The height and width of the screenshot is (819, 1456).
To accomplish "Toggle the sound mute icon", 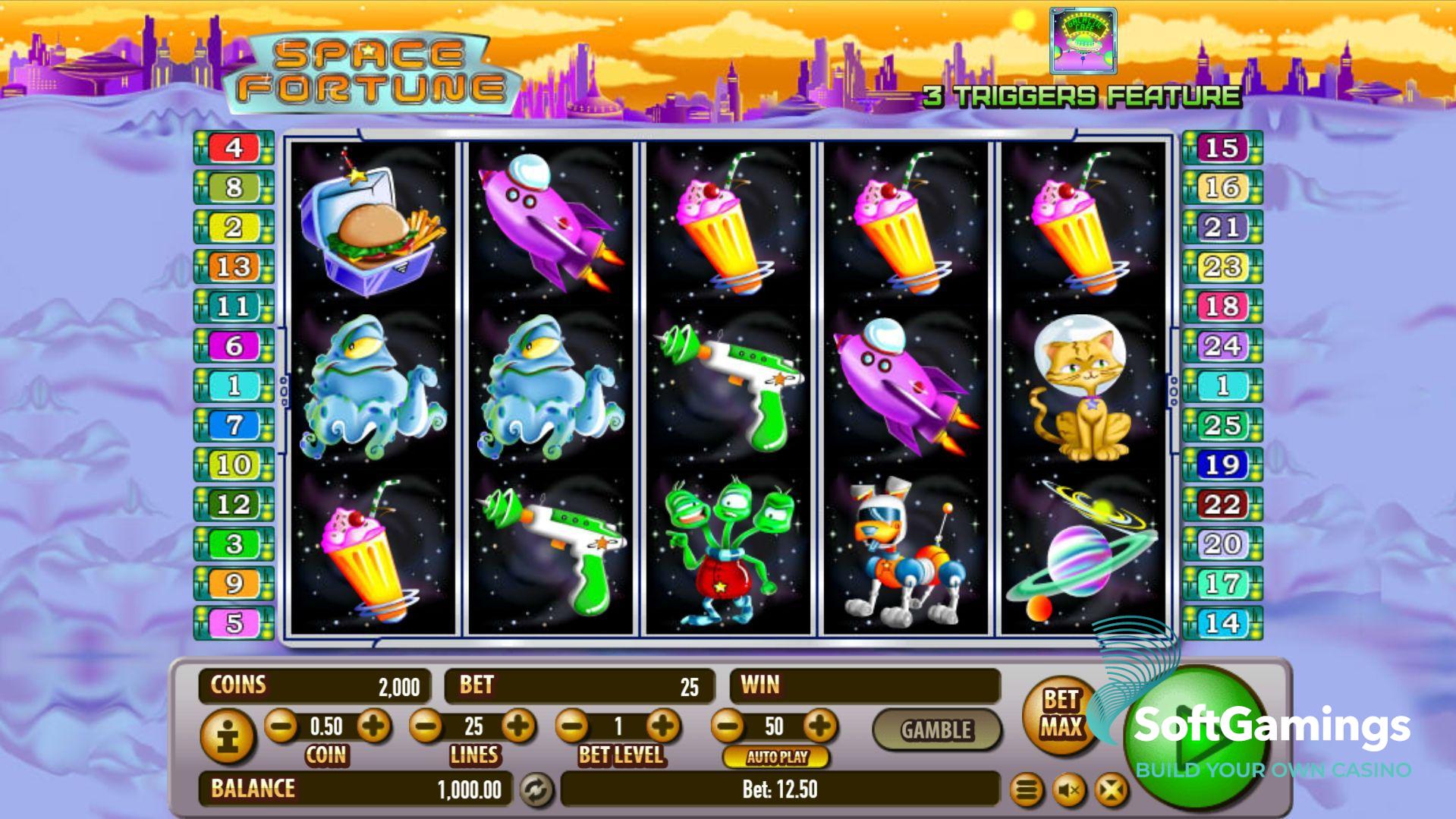I will pyautogui.click(x=1069, y=791).
